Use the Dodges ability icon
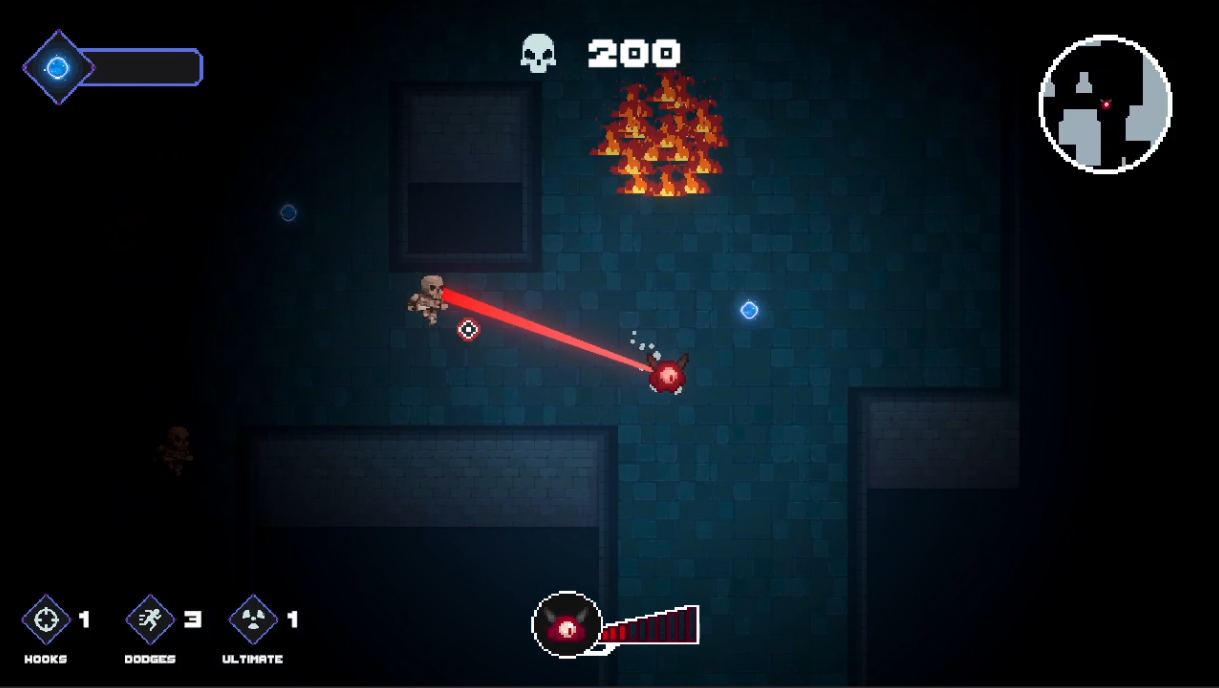This screenshot has height=688, width=1219. (150, 620)
